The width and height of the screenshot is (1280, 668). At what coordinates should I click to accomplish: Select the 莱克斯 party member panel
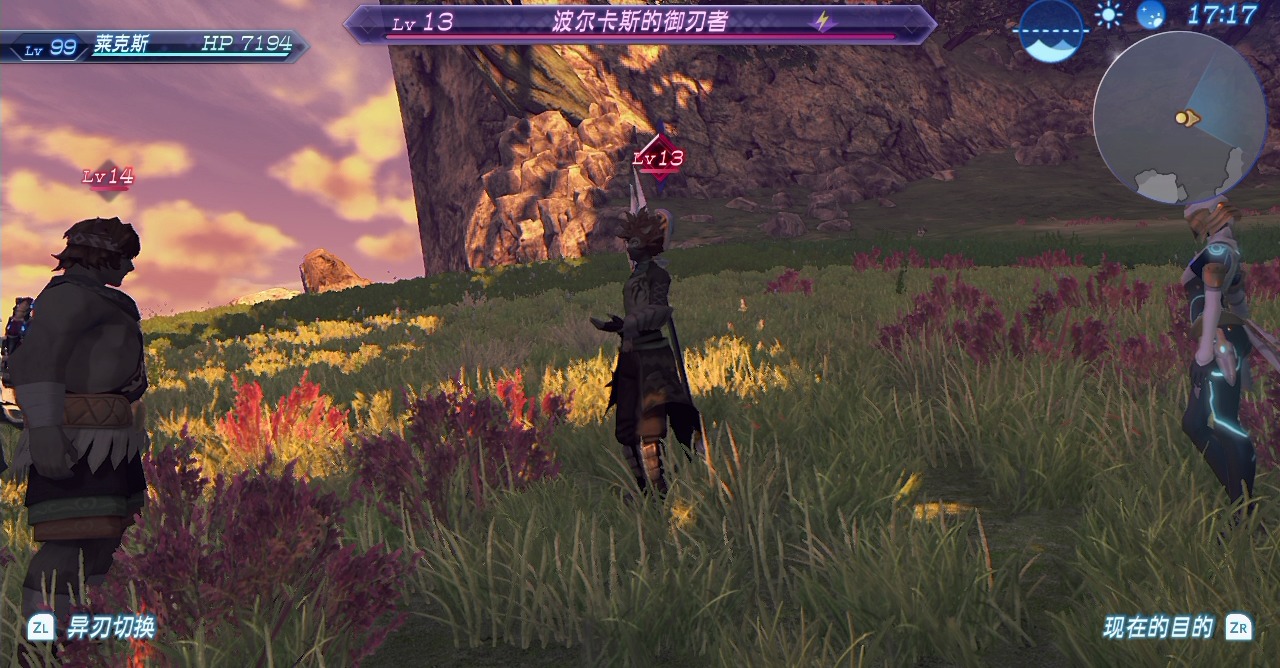[155, 45]
